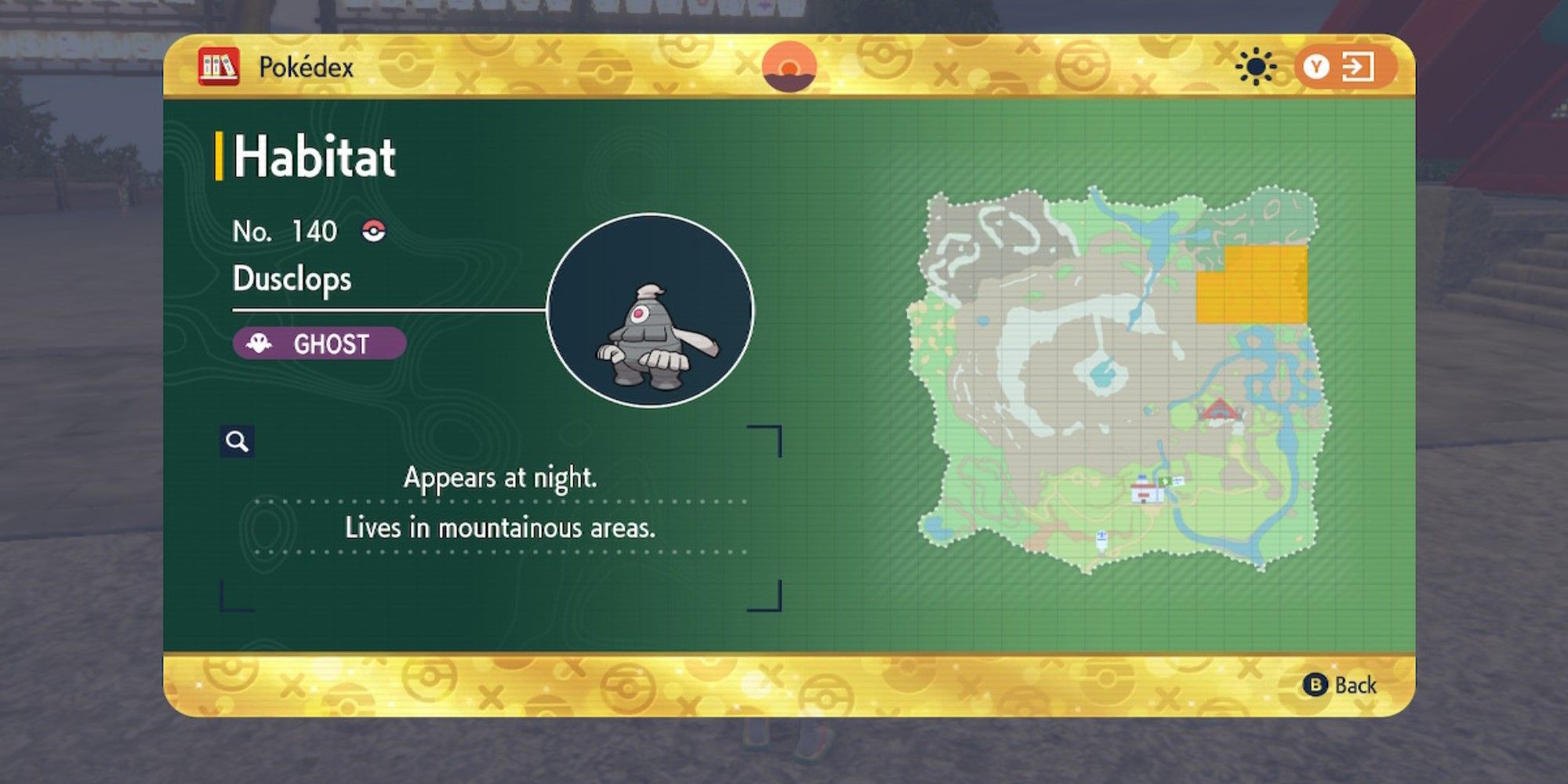
Task: Select the Habitat section heading
Action: coord(314,155)
